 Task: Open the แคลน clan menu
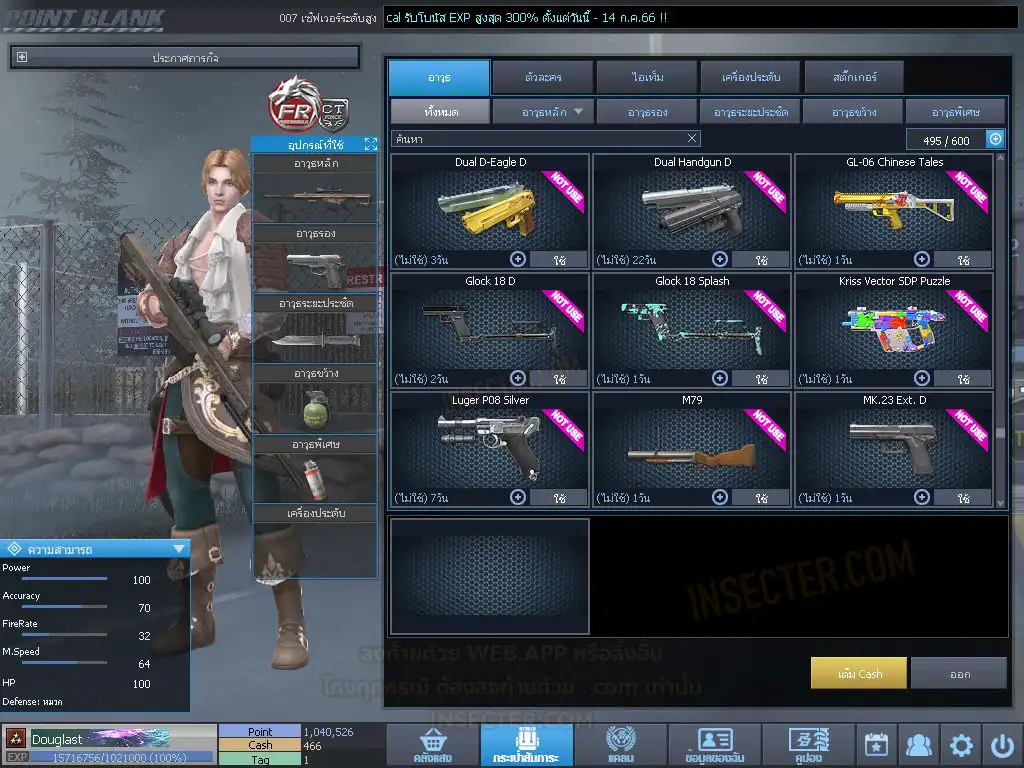[x=620, y=746]
